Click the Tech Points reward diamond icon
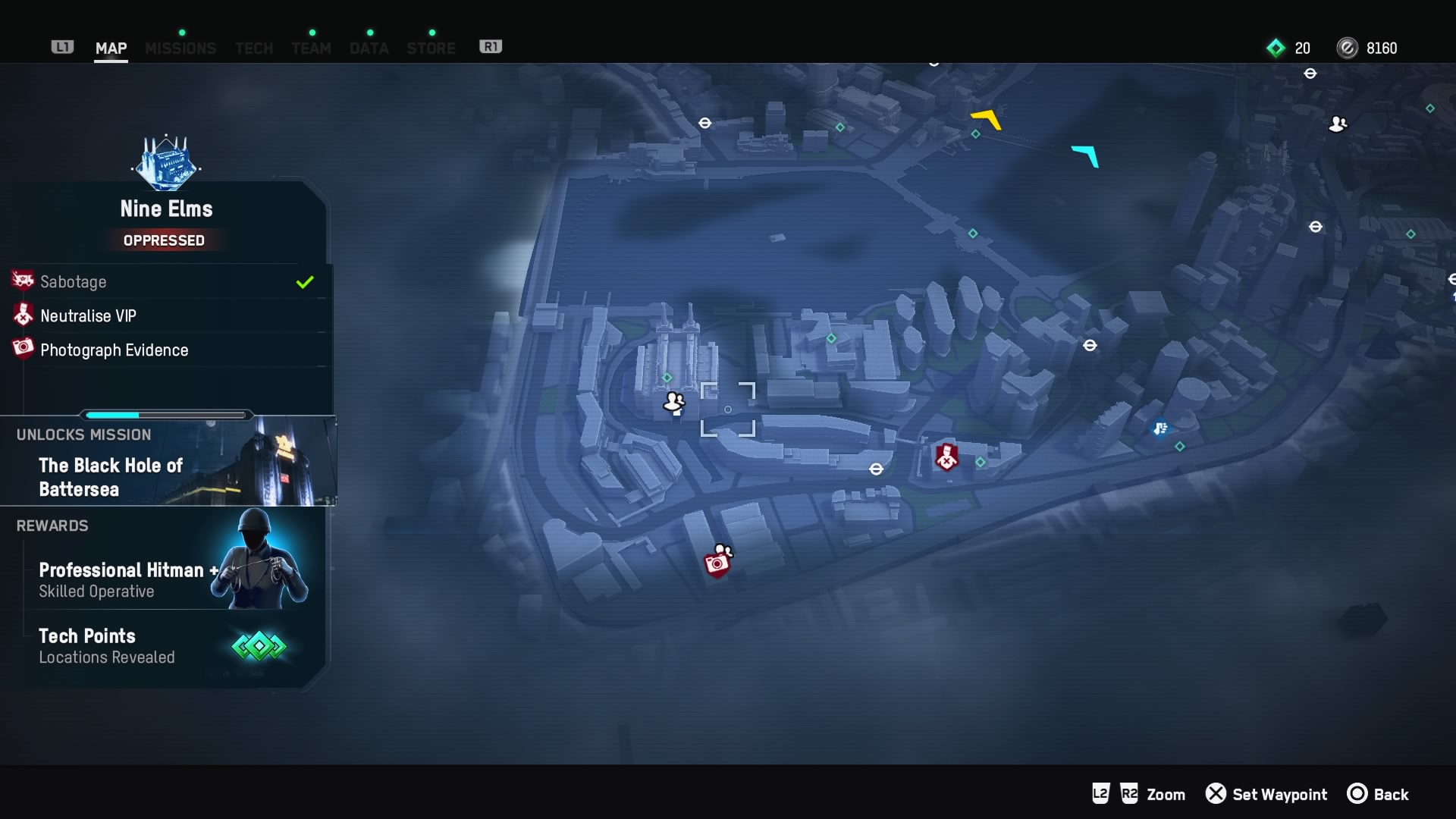The width and height of the screenshot is (1456, 819). point(259,645)
